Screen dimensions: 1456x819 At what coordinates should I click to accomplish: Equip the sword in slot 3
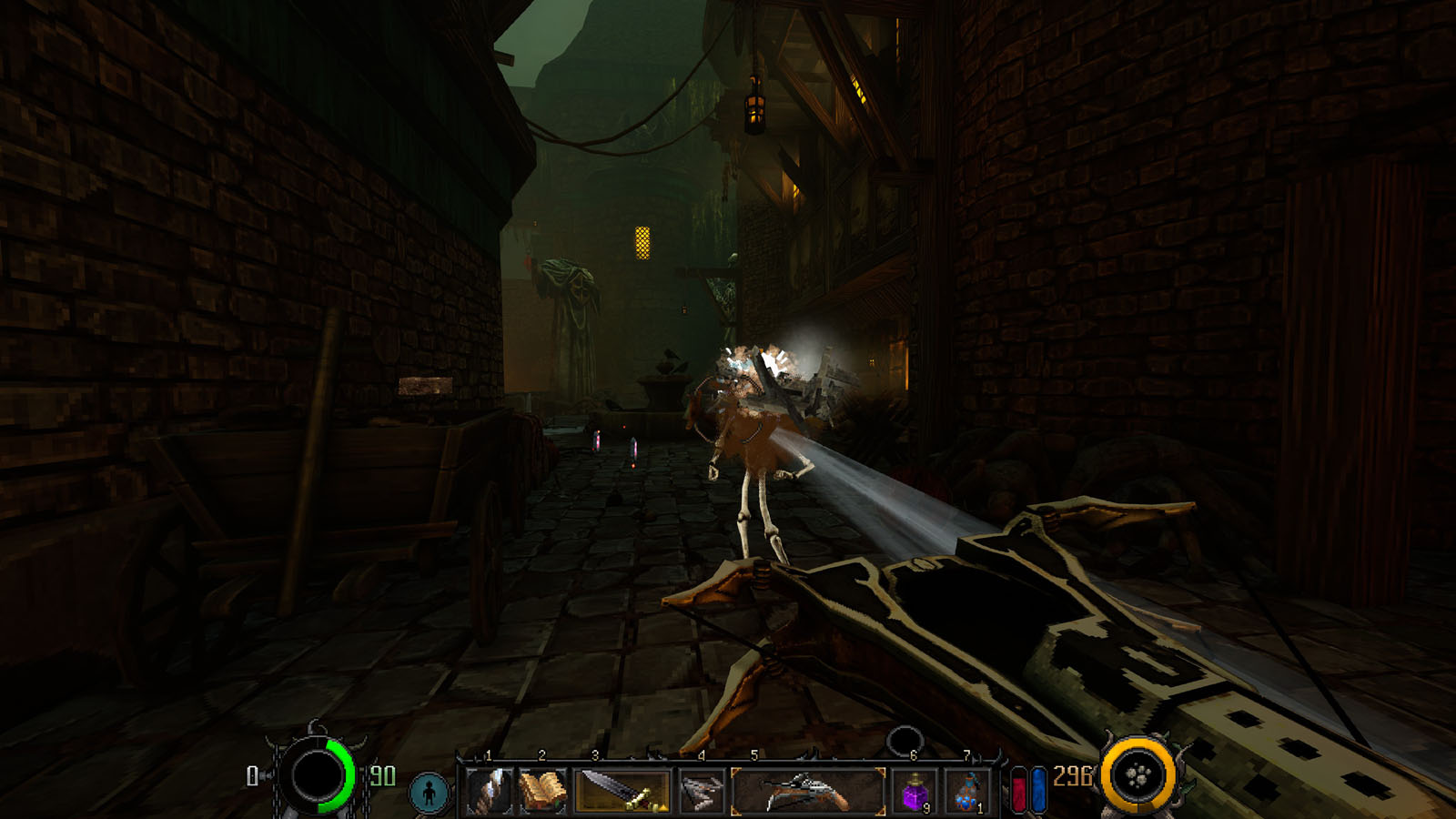pyautogui.click(x=623, y=790)
